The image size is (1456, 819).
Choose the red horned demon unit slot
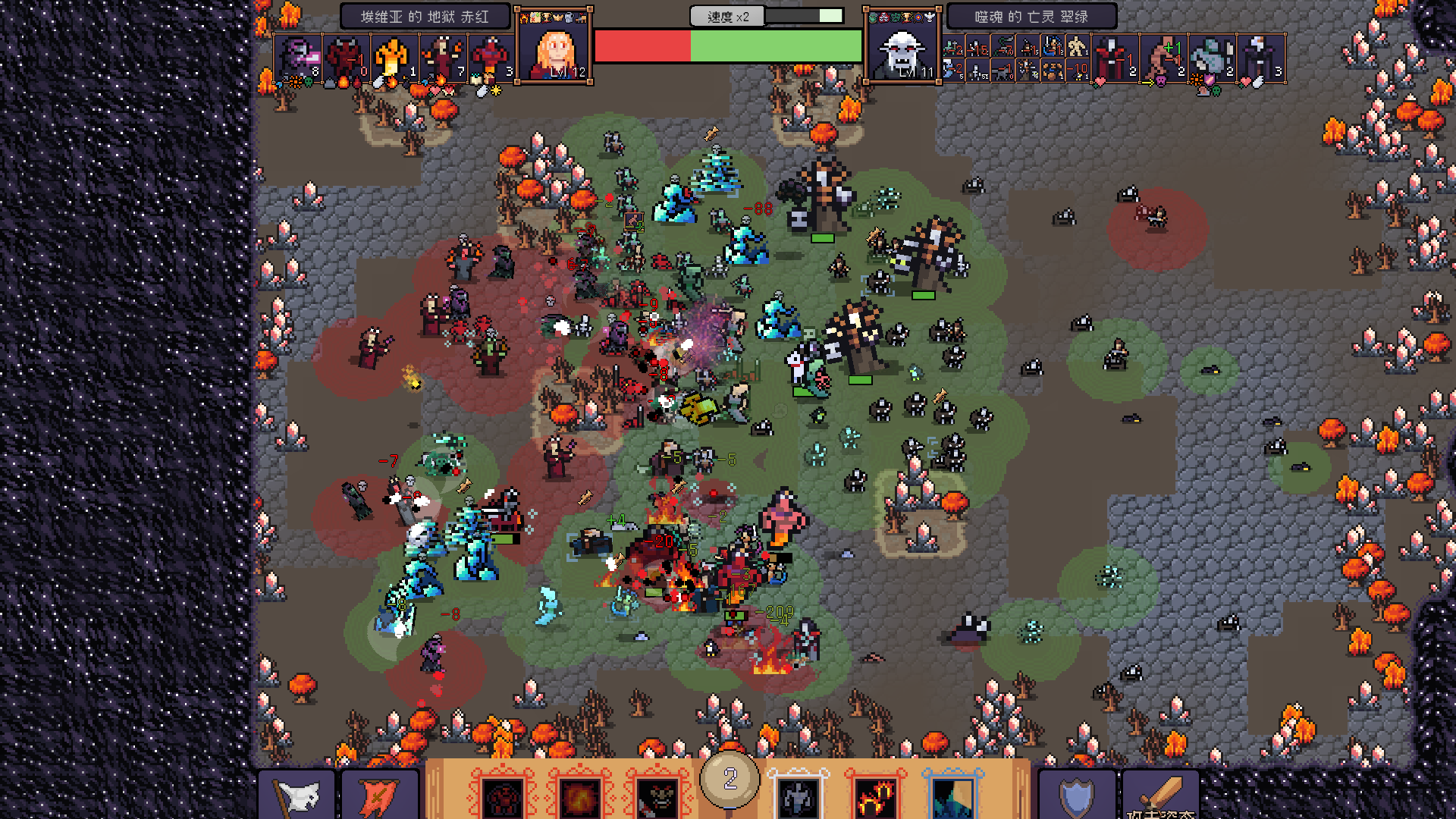coord(346,58)
